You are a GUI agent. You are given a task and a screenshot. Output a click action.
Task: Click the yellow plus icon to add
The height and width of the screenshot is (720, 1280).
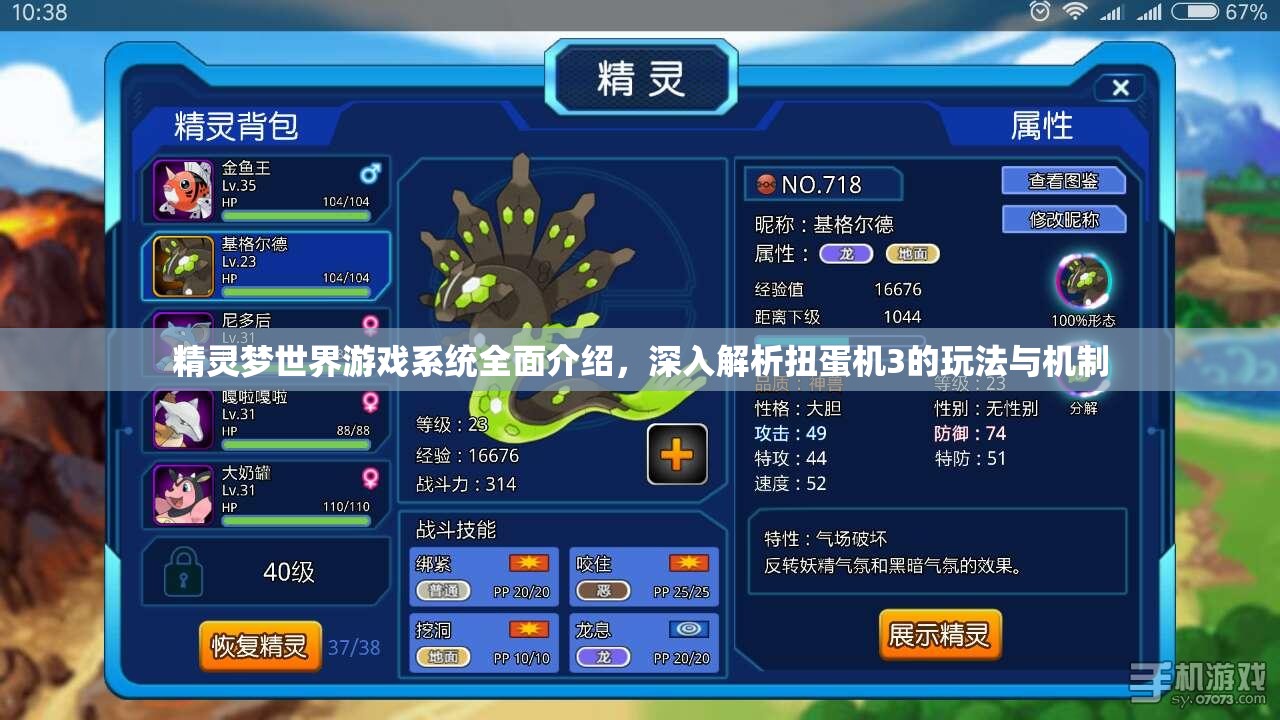coord(677,454)
